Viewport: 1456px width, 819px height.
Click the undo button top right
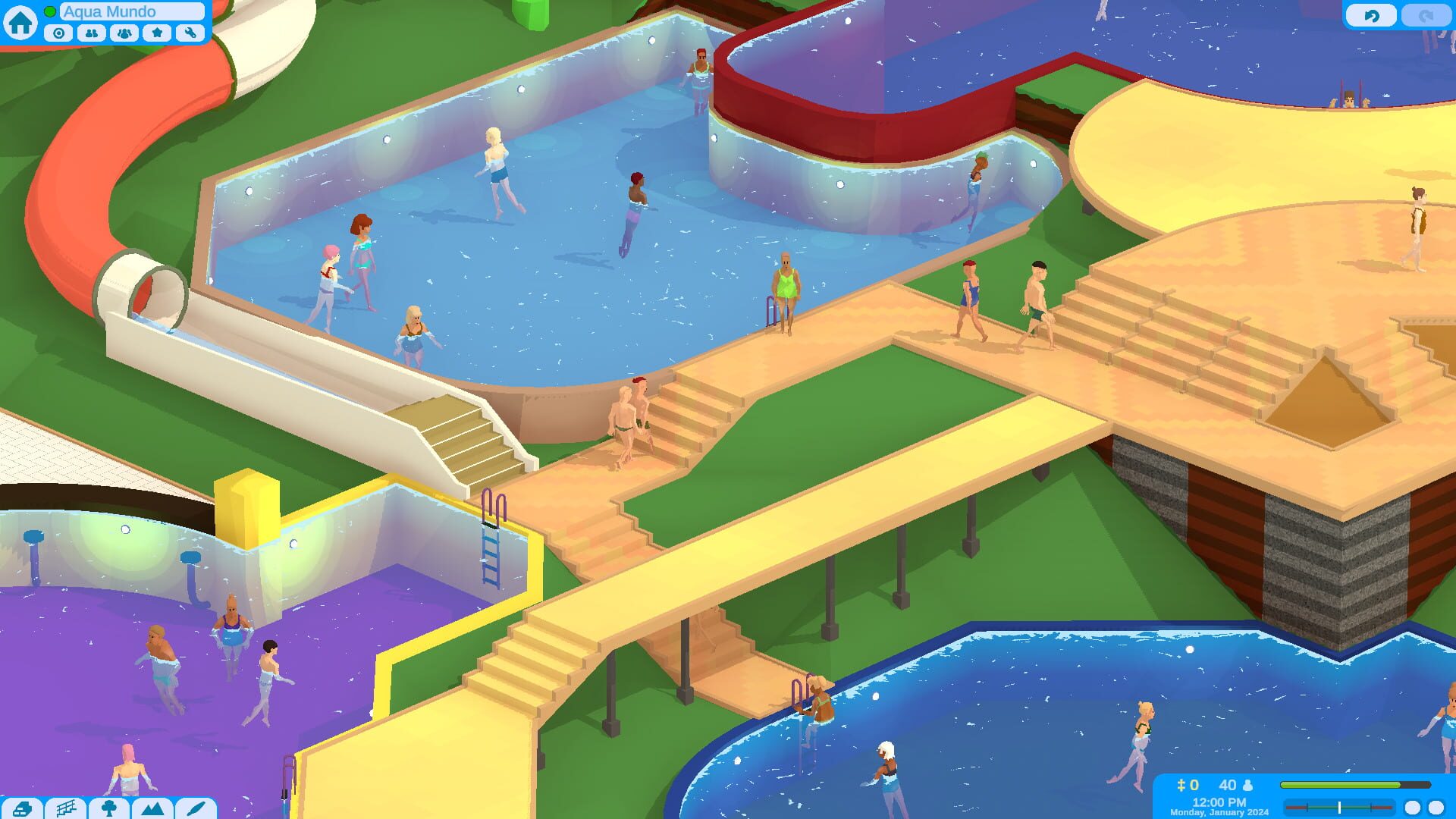1373,14
